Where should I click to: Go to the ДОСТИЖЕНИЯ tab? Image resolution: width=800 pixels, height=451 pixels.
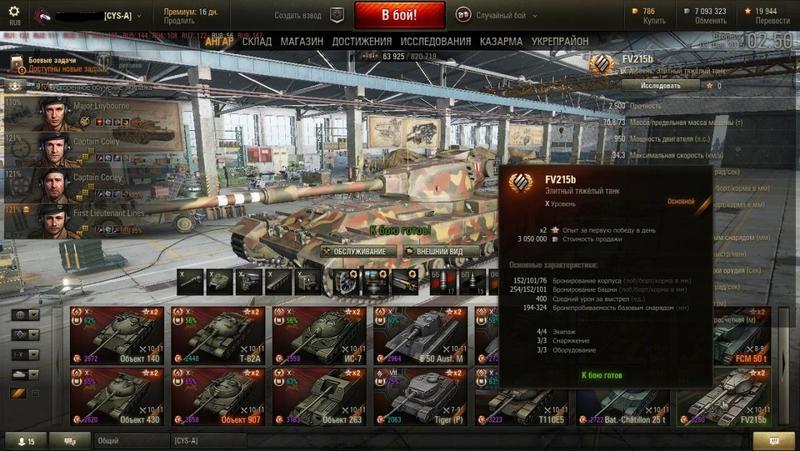pos(361,42)
